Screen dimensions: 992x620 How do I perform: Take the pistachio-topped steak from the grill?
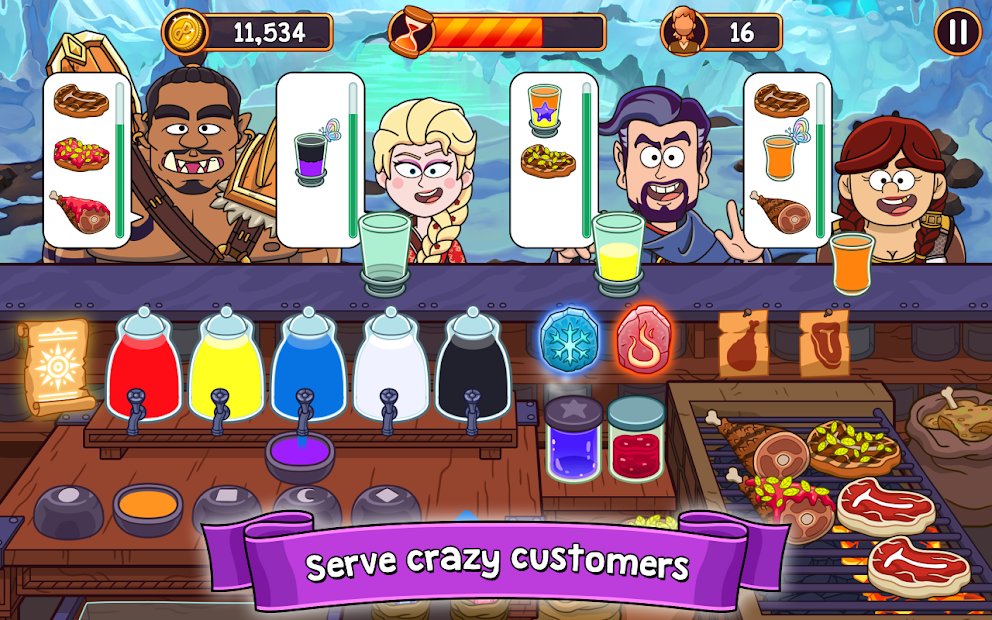click(x=852, y=447)
